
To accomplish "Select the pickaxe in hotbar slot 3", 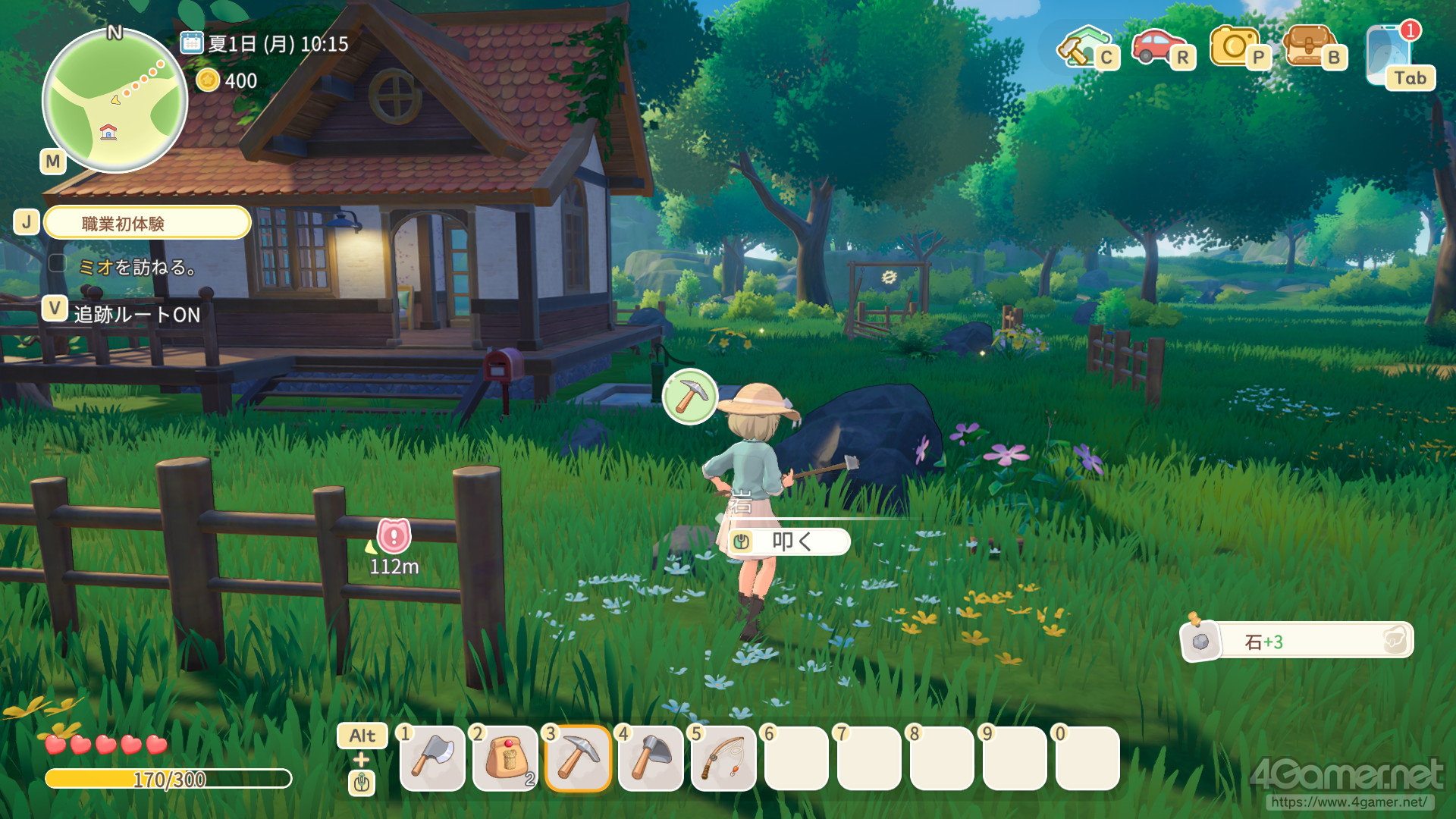I will click(x=578, y=758).
